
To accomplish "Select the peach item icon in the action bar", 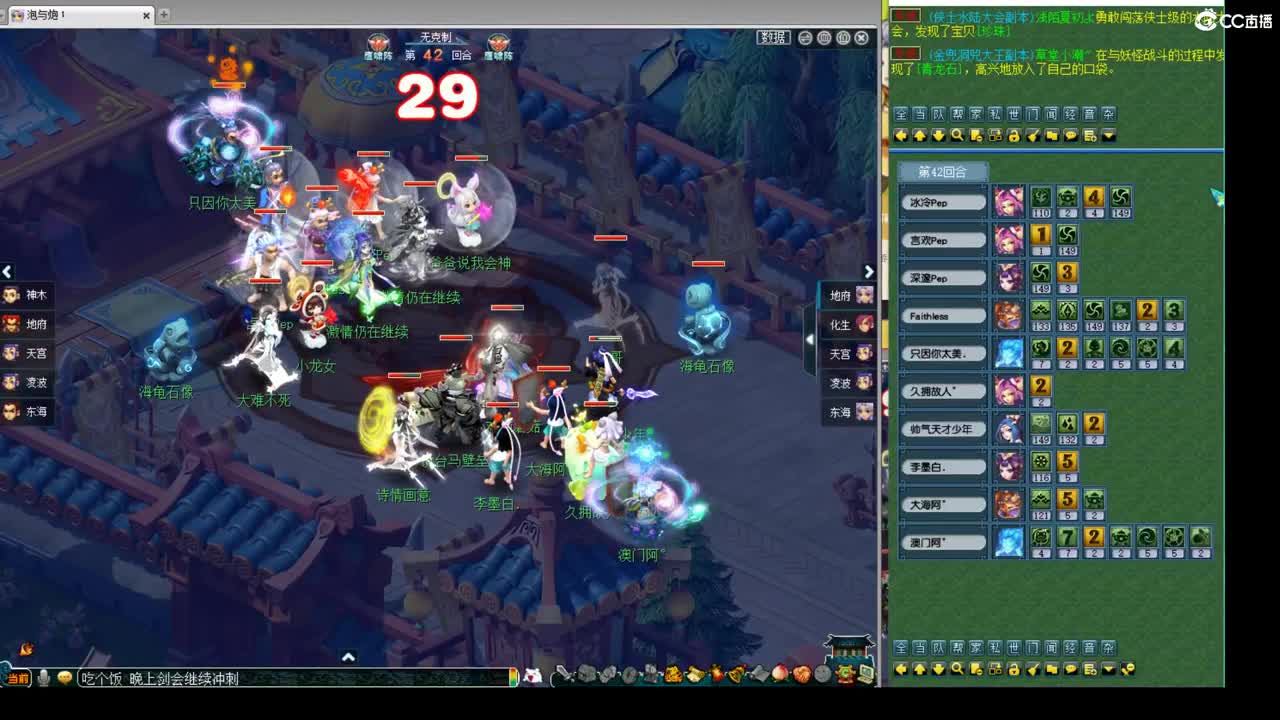I will pyautogui.click(x=781, y=674).
